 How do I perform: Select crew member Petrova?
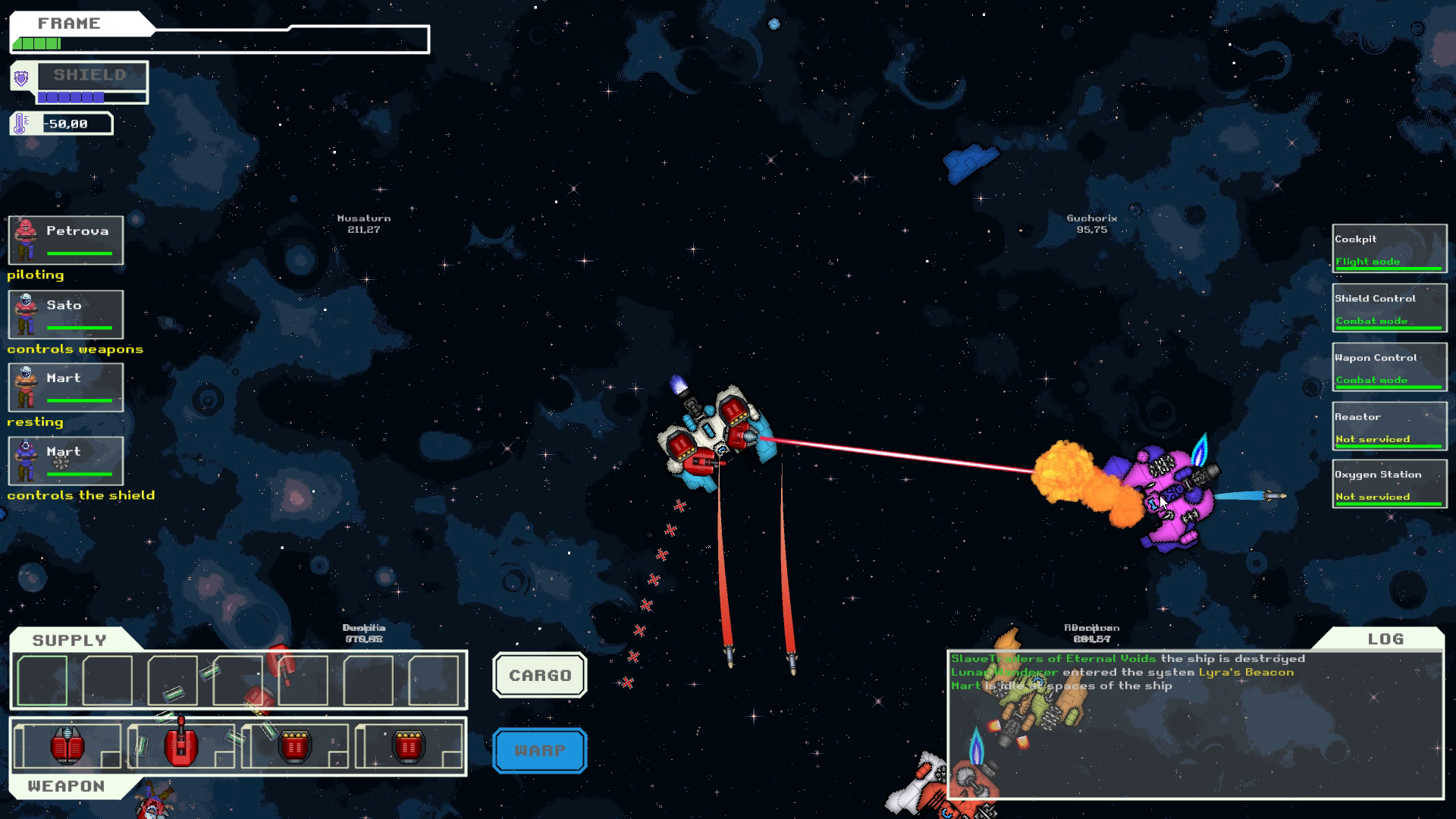point(66,240)
